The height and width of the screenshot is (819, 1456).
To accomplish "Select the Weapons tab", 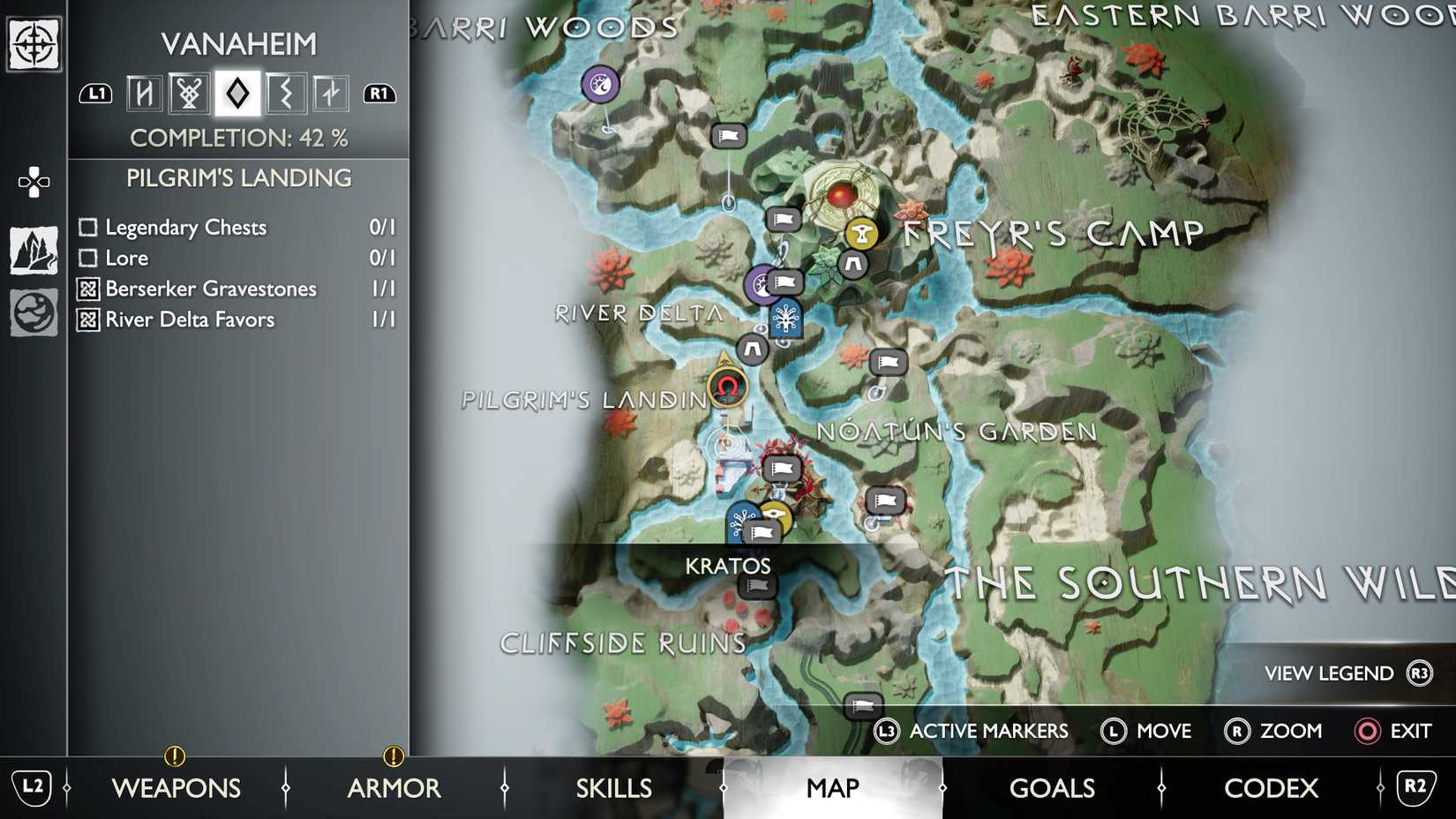I will click(x=177, y=787).
